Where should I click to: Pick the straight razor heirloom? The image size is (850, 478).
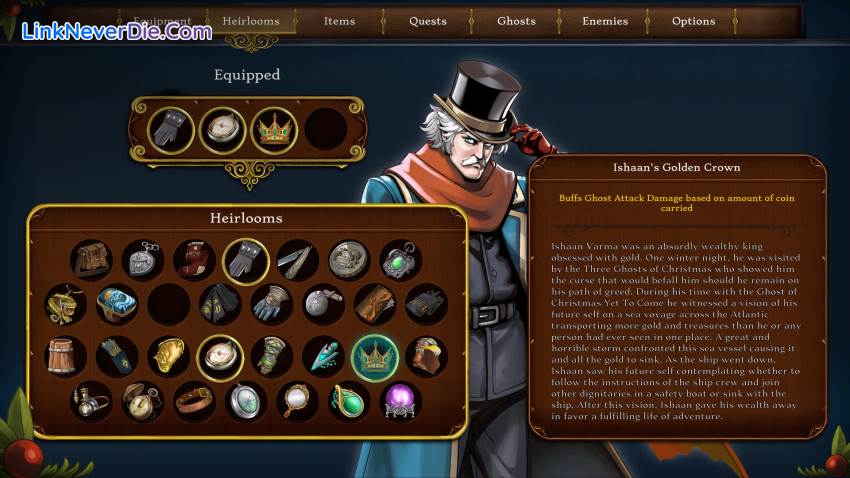(x=297, y=260)
